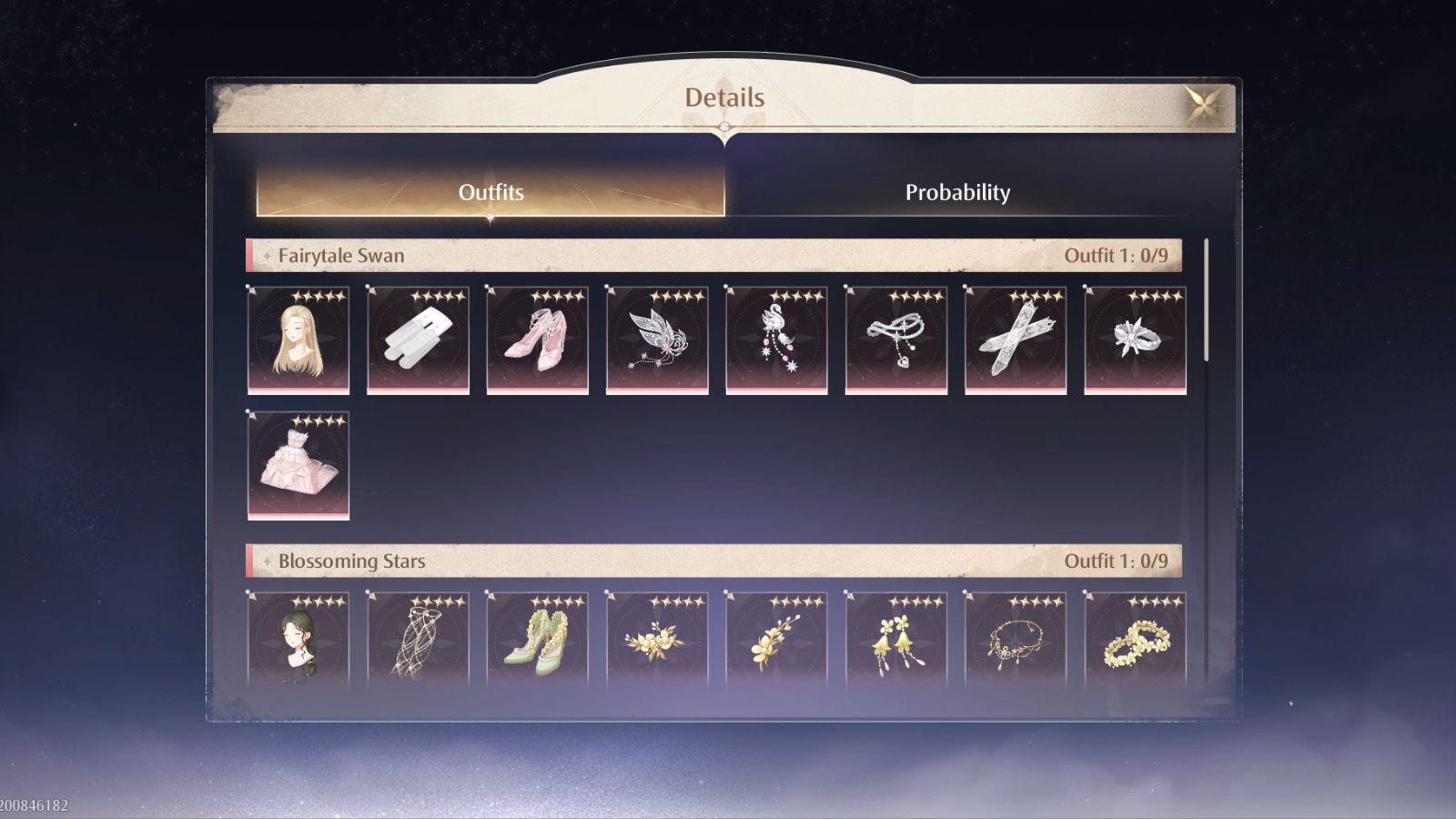Select the heart pendant necklace

click(896, 339)
